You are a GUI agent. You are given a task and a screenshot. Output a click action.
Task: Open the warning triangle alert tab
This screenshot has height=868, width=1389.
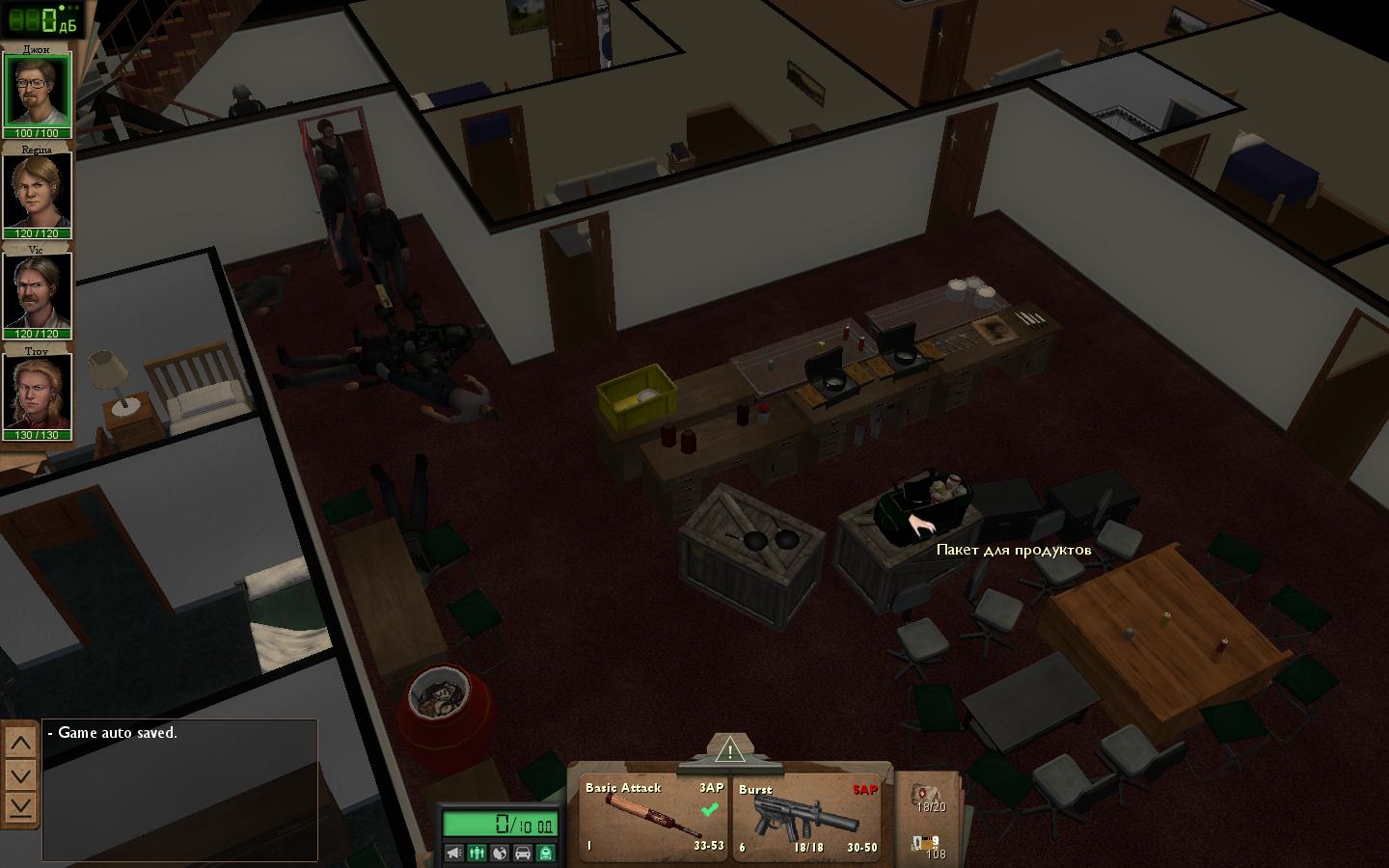click(730, 749)
